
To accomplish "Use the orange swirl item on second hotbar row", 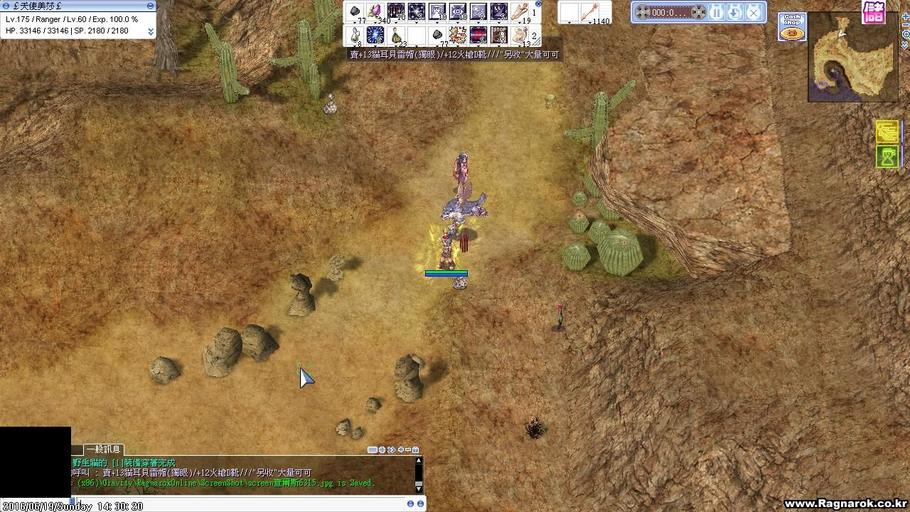I will pyautogui.click(x=458, y=35).
